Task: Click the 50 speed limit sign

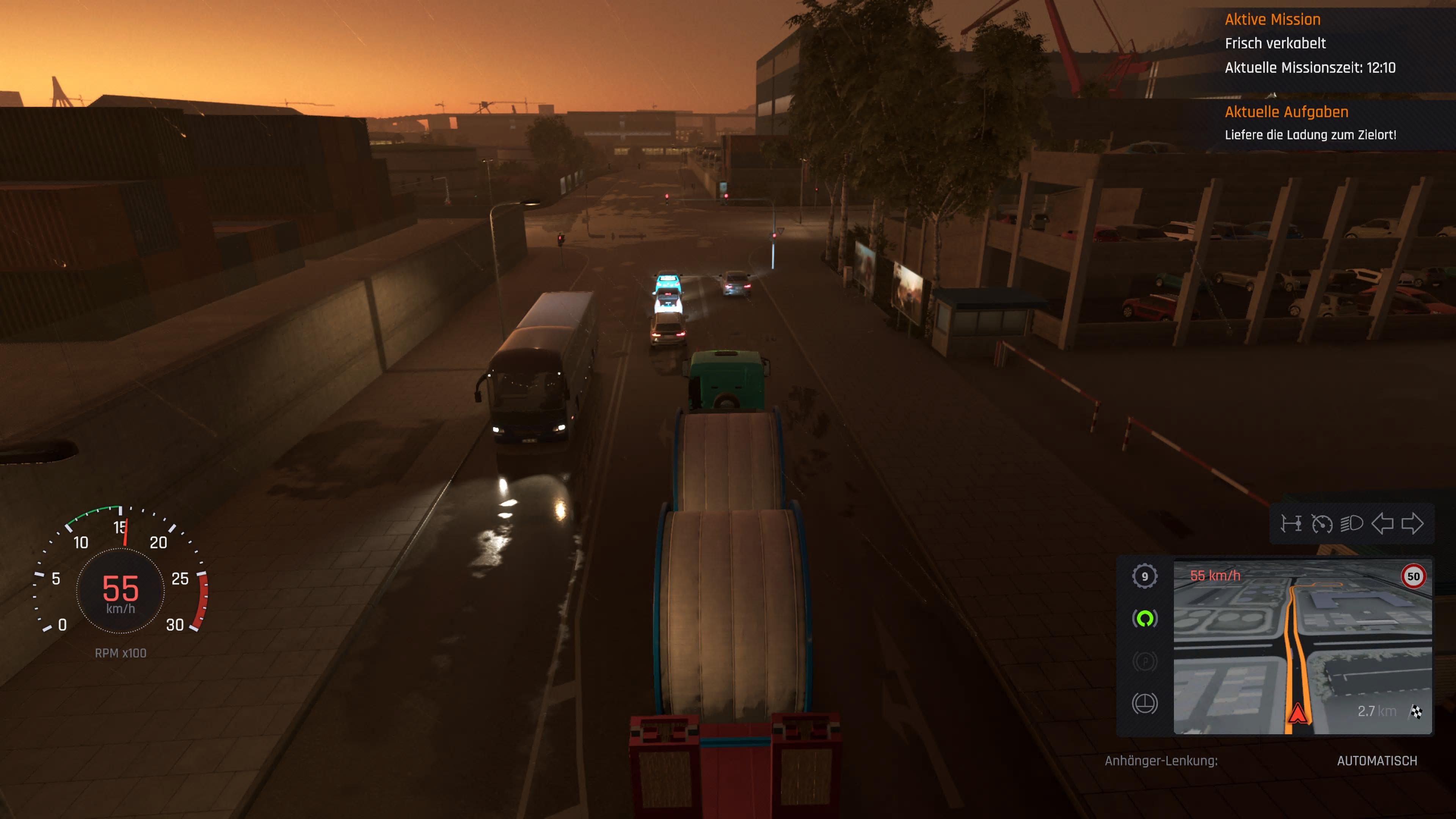Action: click(x=1415, y=576)
